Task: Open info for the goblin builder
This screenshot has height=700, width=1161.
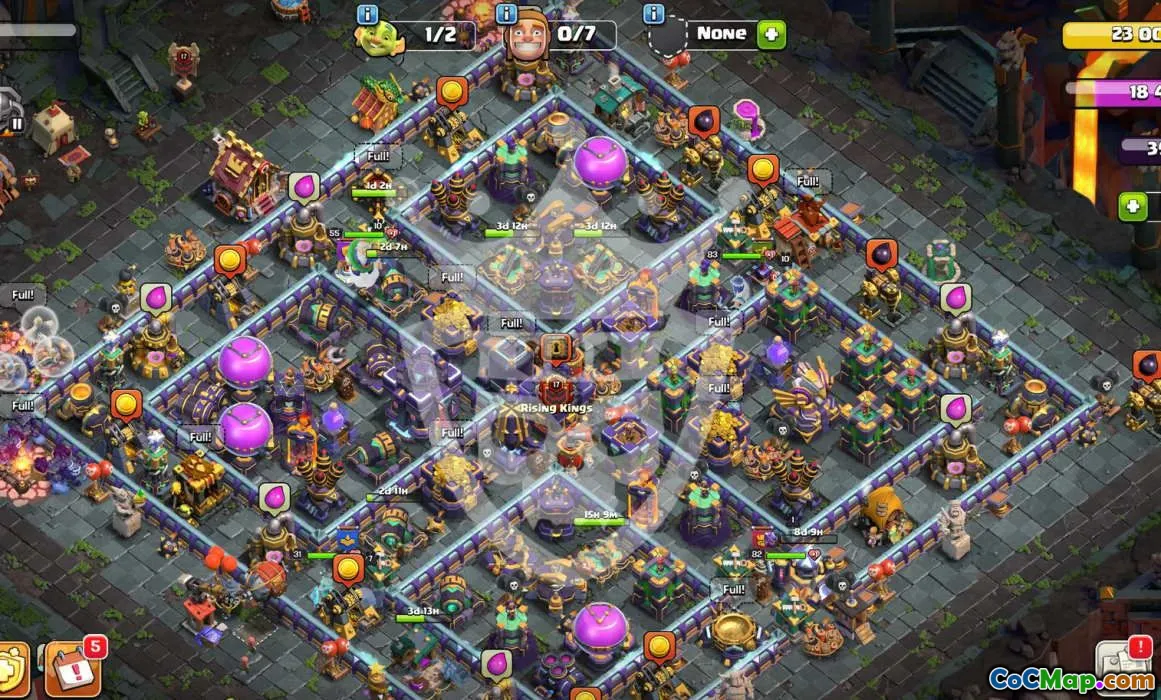Action: point(367,14)
